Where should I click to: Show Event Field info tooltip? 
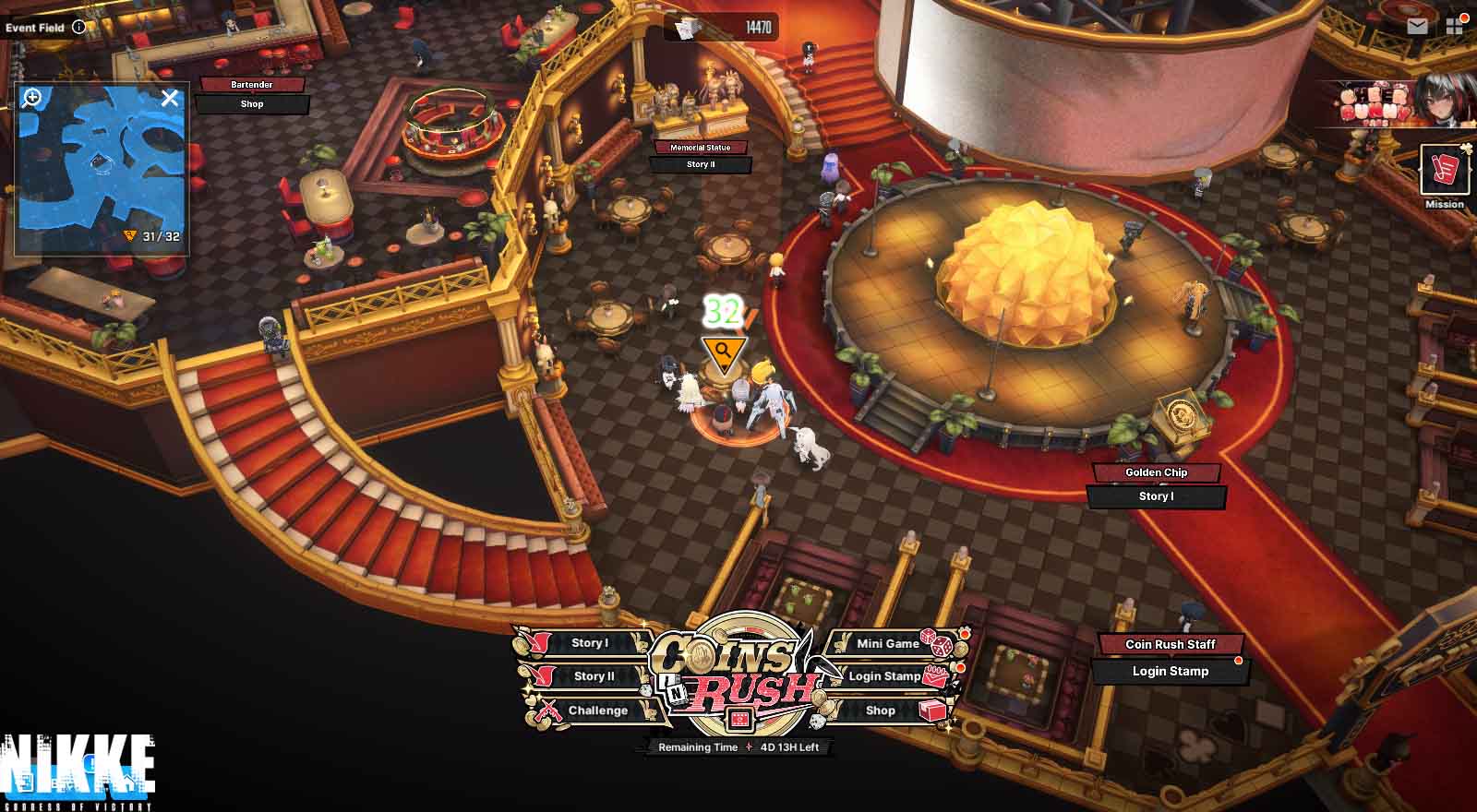pos(79,27)
